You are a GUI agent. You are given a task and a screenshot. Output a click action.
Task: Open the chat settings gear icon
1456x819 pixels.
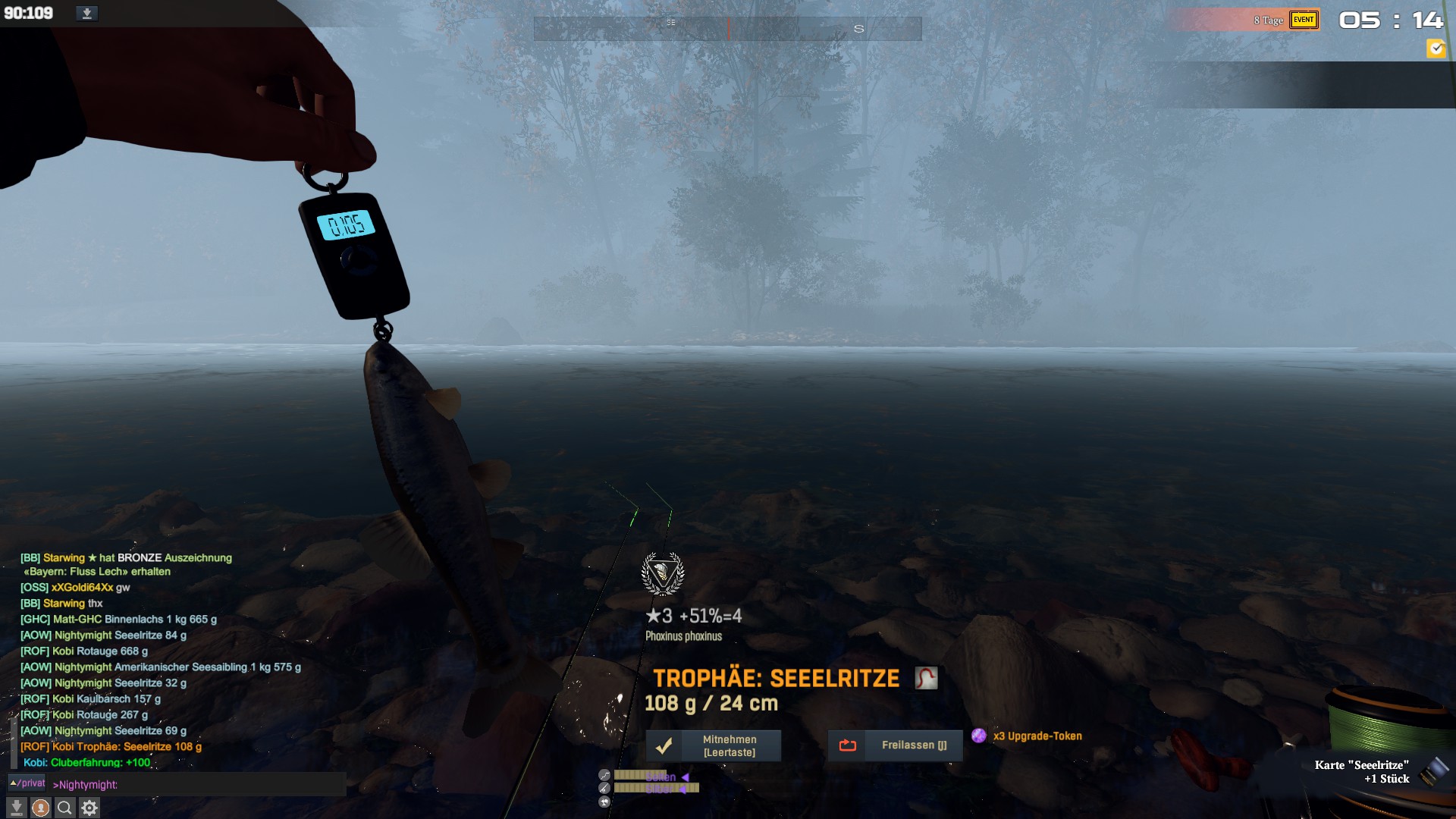89,808
